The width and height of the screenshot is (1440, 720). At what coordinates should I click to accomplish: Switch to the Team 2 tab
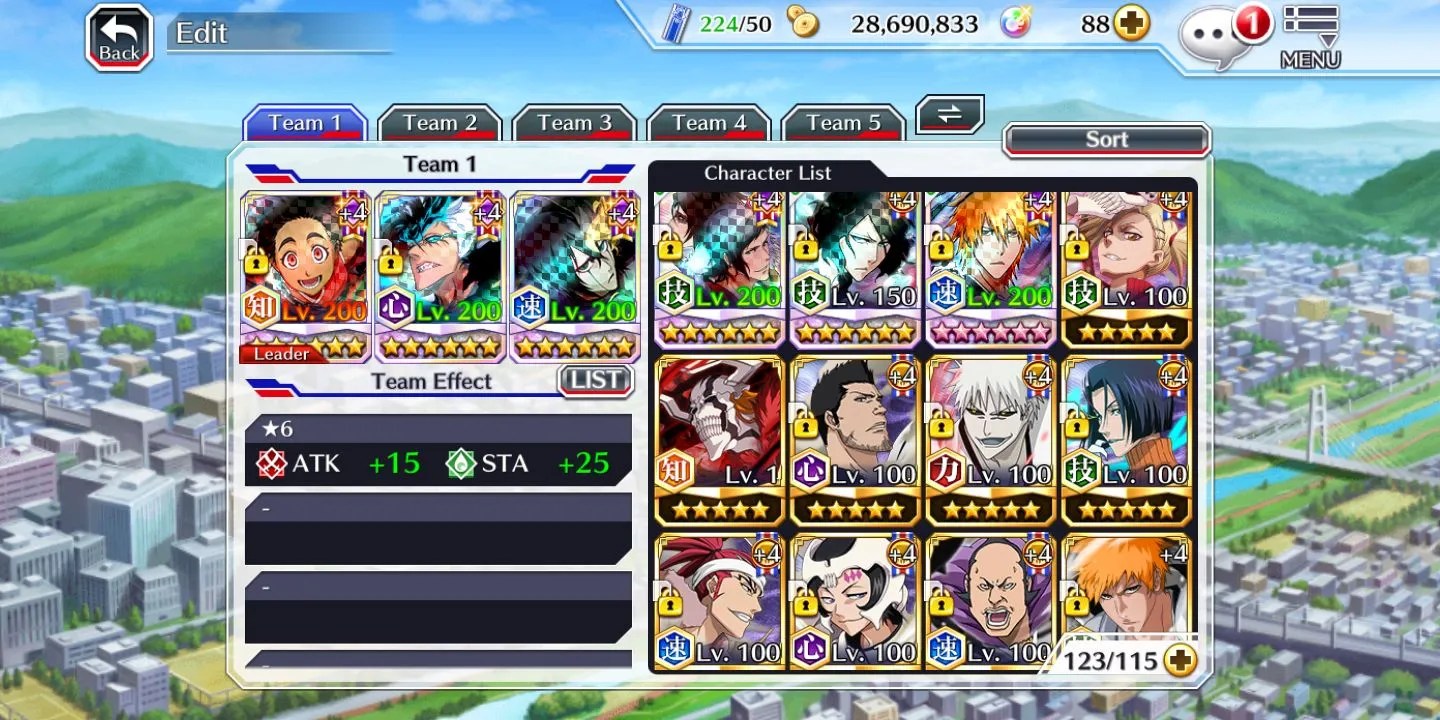(x=439, y=123)
